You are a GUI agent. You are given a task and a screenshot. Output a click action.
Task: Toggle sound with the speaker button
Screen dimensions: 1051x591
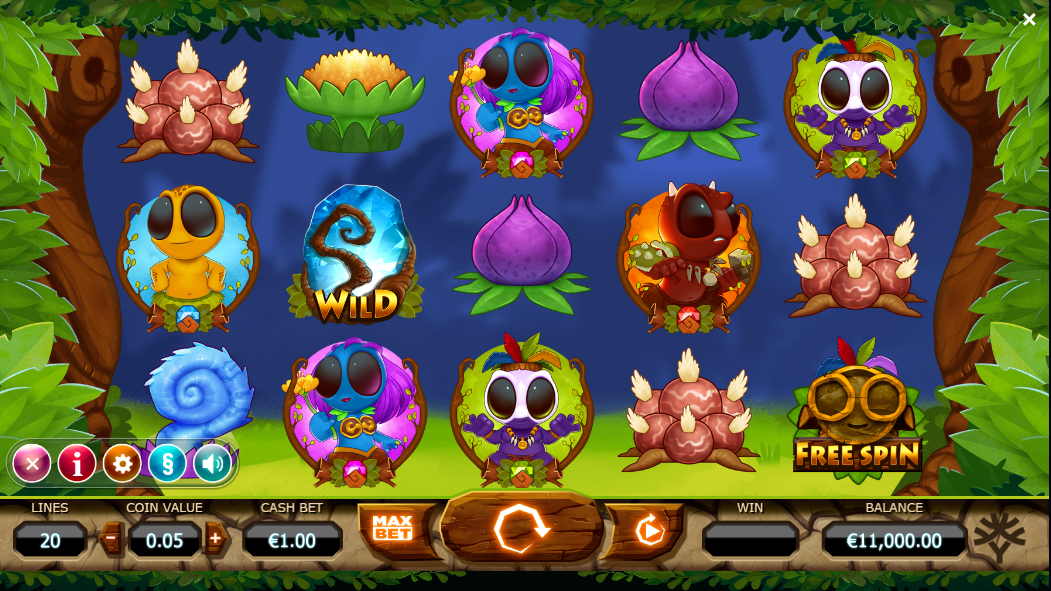(x=212, y=463)
